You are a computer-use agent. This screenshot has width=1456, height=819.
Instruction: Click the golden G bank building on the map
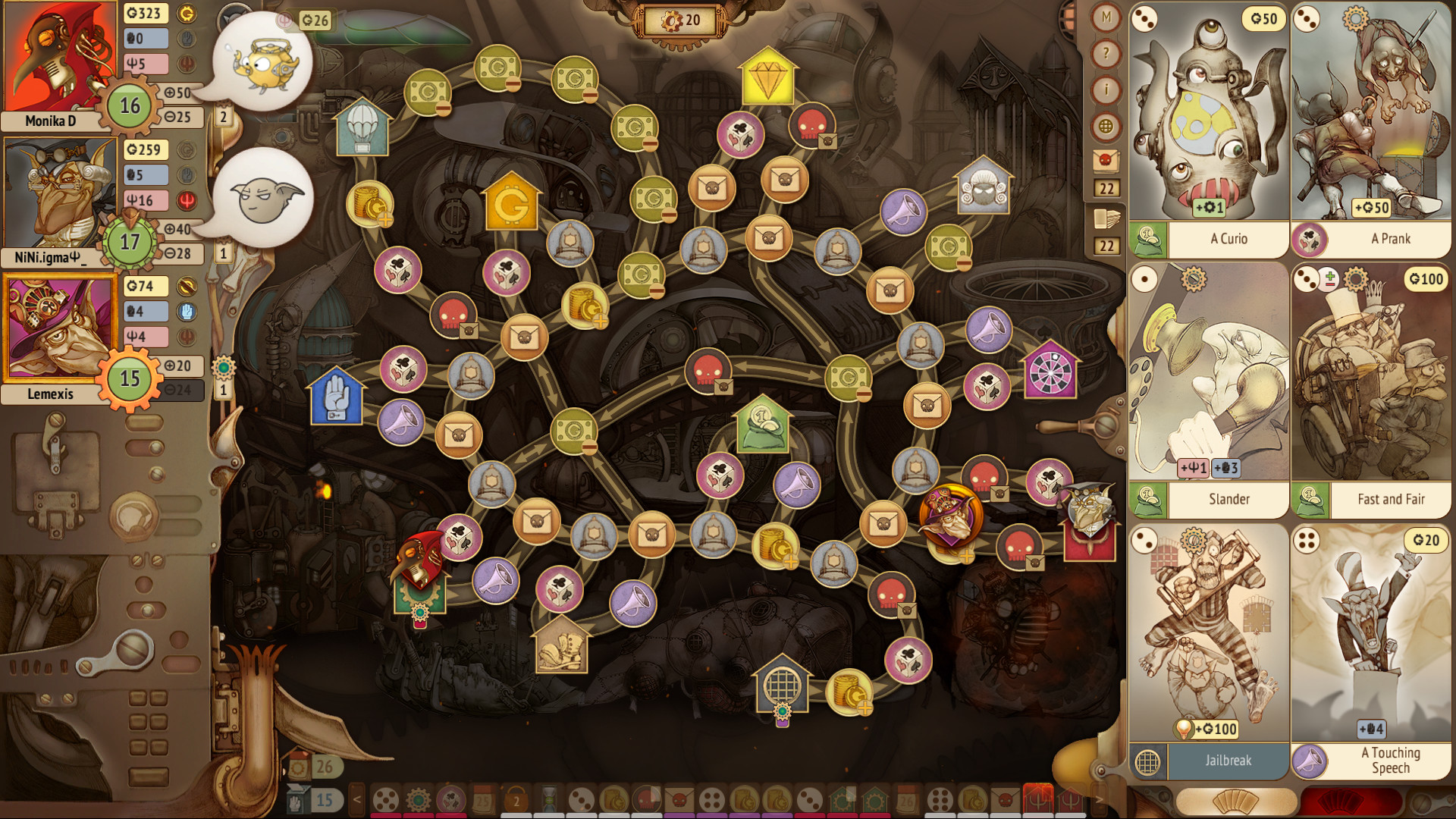pos(512,201)
